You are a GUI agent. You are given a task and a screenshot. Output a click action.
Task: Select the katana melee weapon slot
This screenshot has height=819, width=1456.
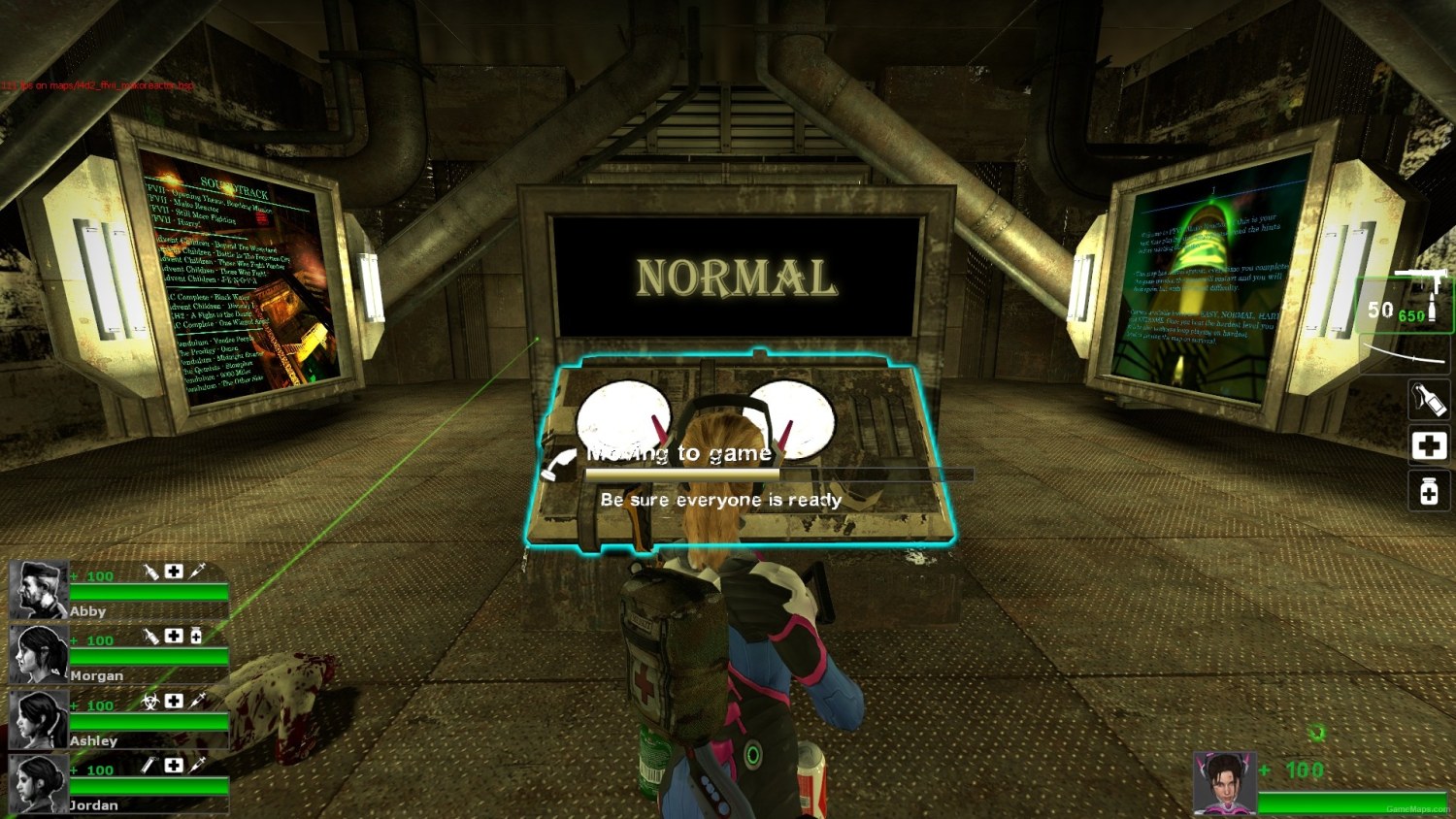pos(1406,351)
